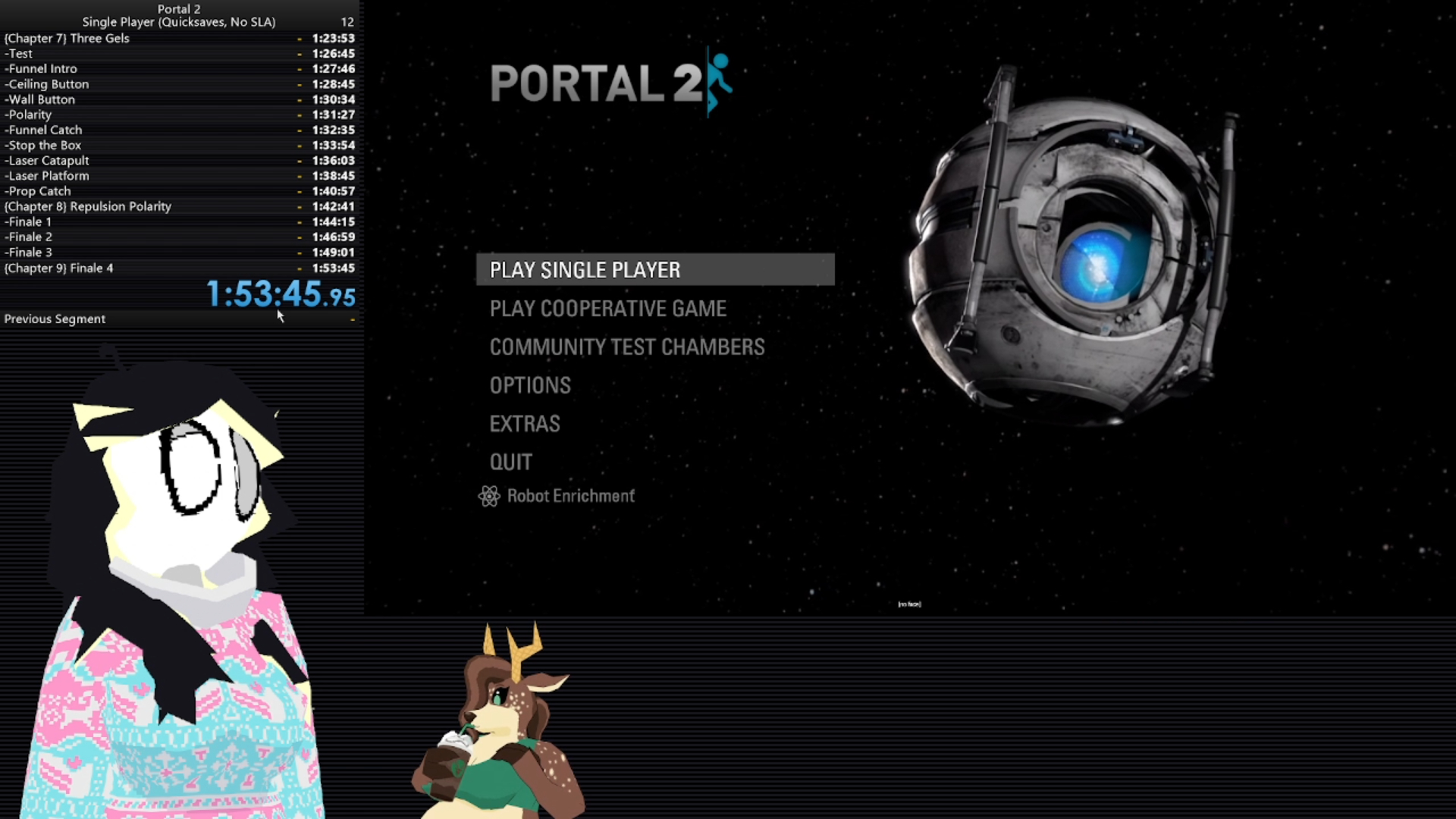
Task: Open Robot Enrichment store link
Action: pos(570,496)
